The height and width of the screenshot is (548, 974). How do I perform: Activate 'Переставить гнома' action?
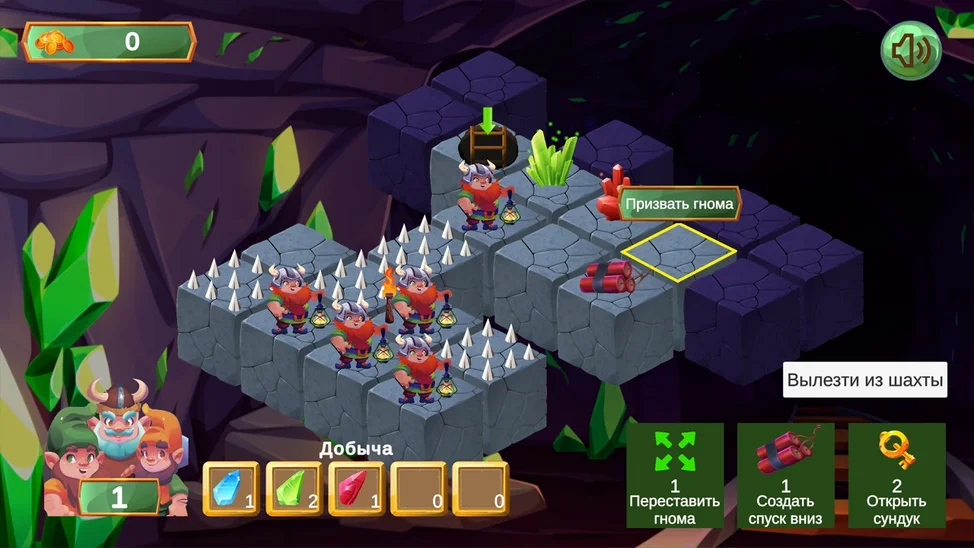click(x=675, y=475)
